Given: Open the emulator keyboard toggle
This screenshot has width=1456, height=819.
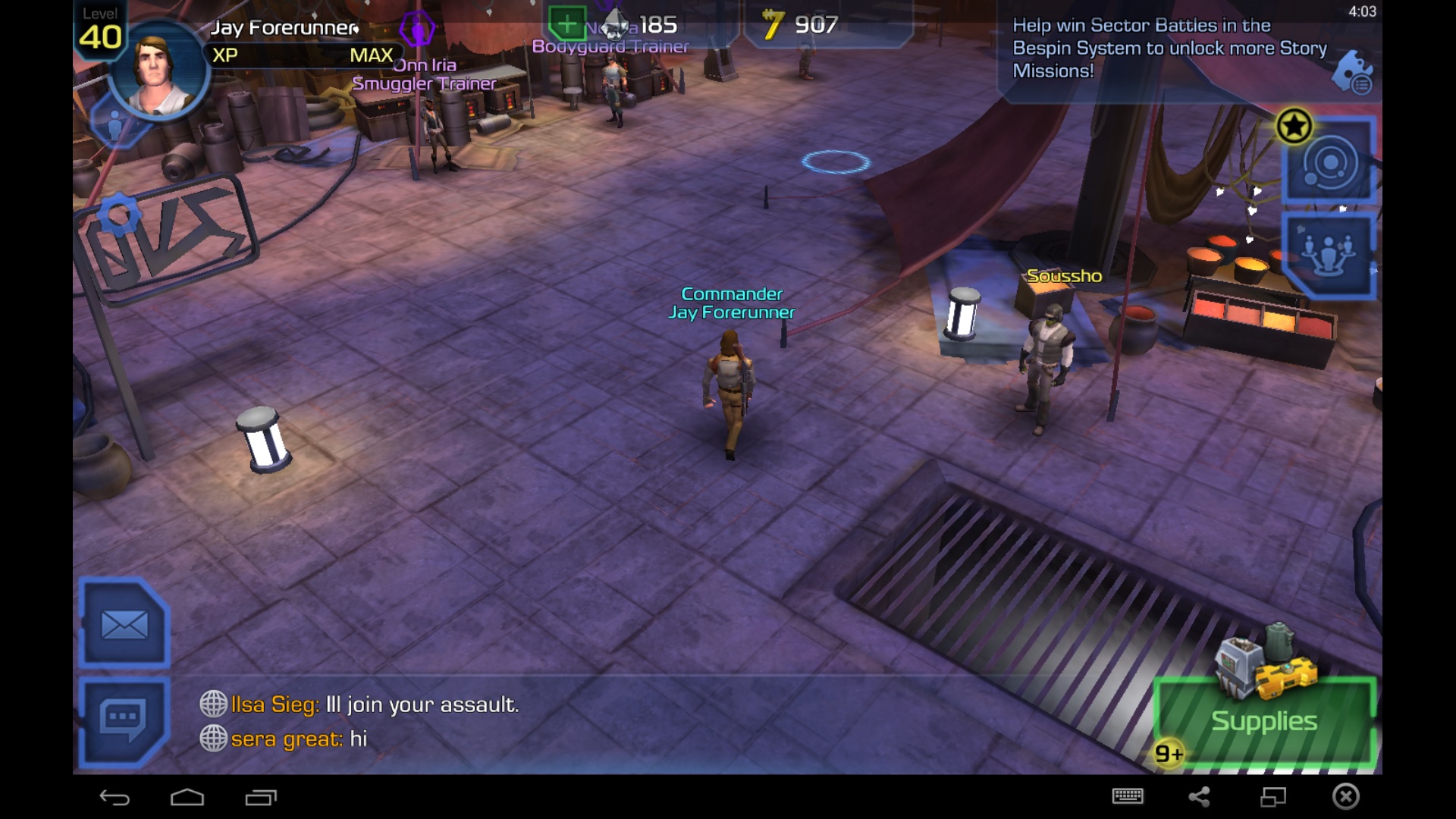Looking at the screenshot, I should point(1128,796).
